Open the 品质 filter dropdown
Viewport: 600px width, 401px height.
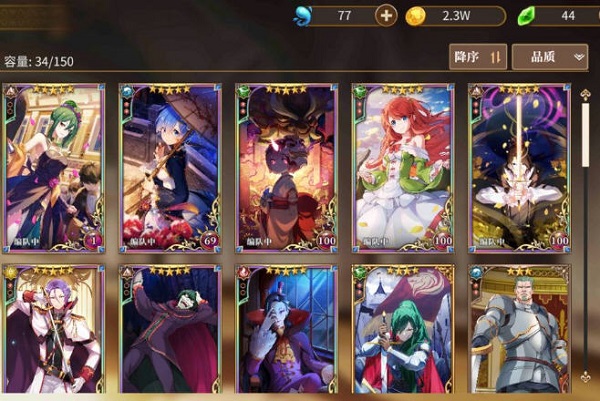549,57
